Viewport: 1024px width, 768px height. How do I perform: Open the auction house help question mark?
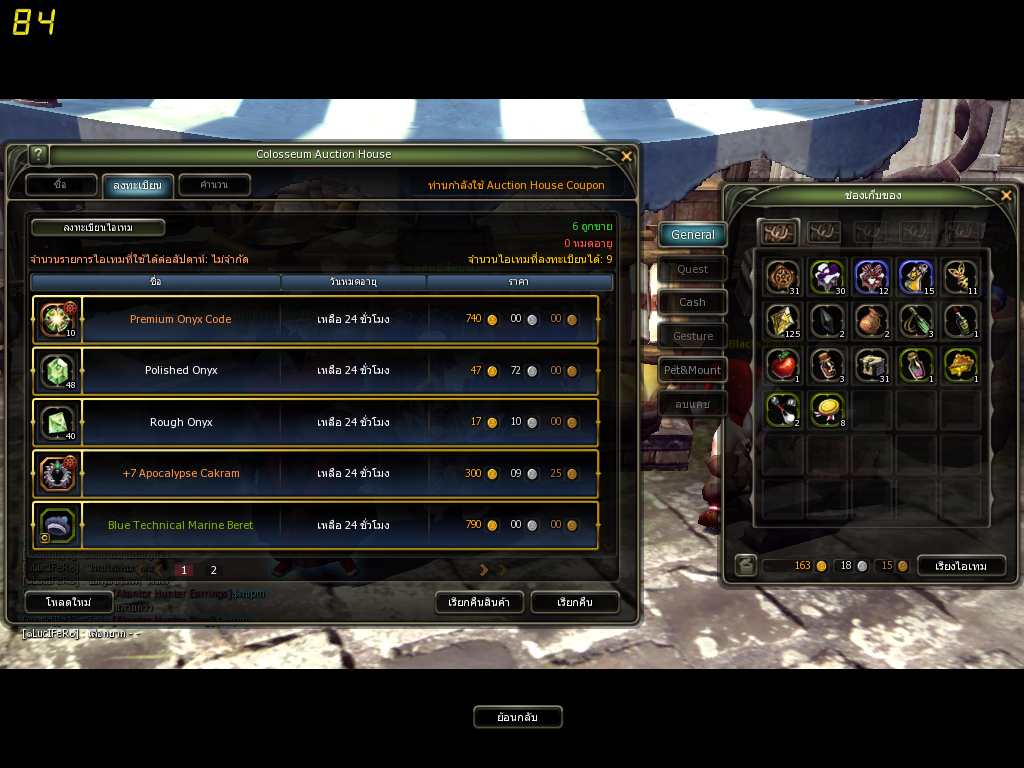pos(39,155)
